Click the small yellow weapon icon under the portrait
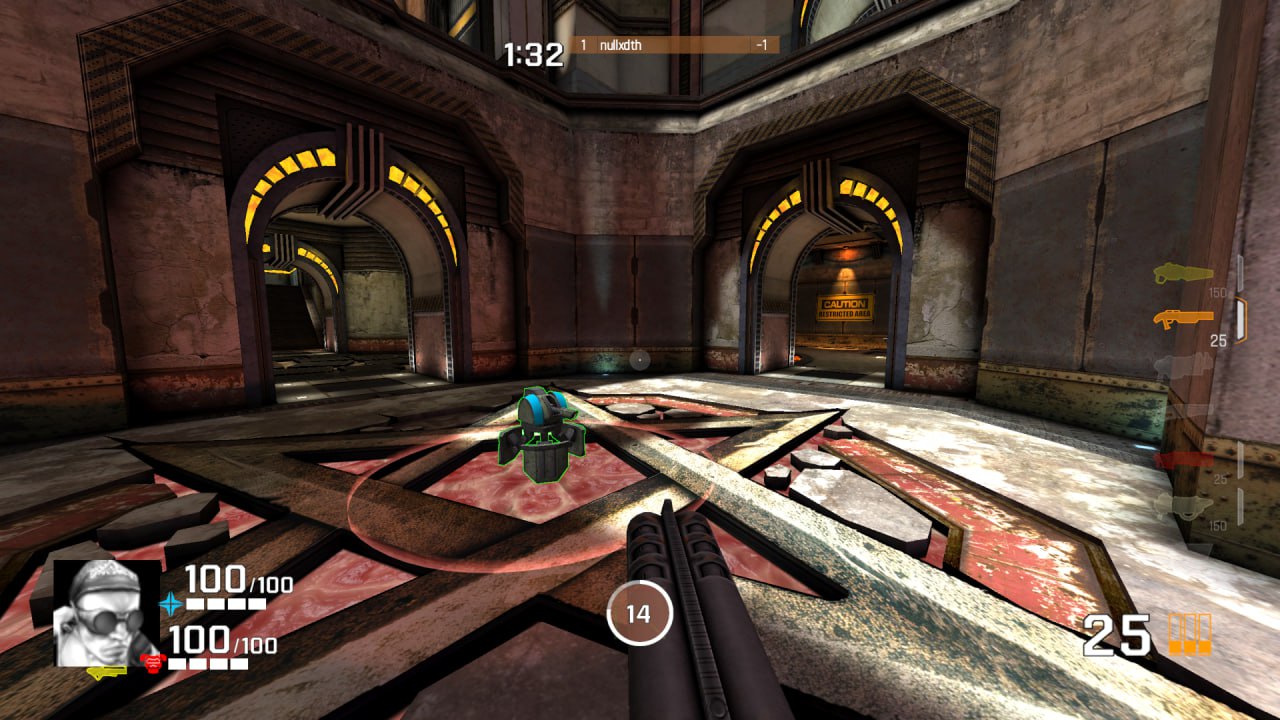The image size is (1280, 720). pos(106,671)
